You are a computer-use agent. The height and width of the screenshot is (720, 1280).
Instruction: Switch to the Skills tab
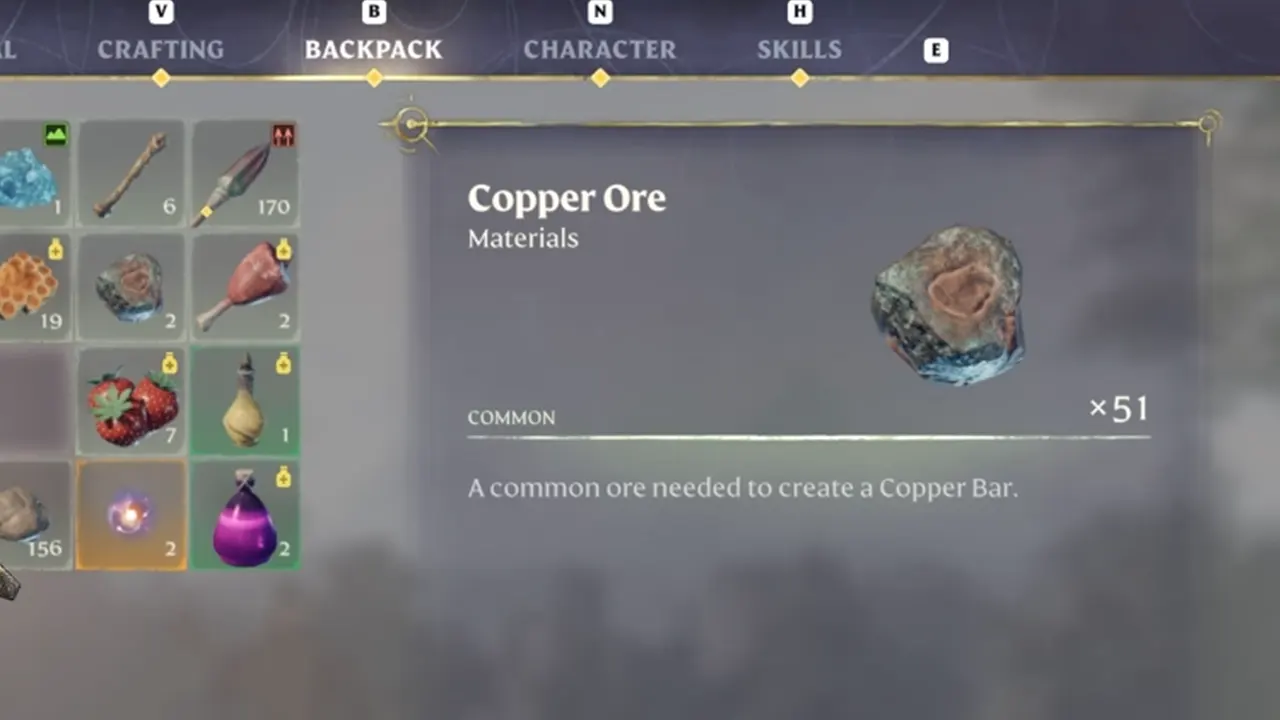pos(799,49)
